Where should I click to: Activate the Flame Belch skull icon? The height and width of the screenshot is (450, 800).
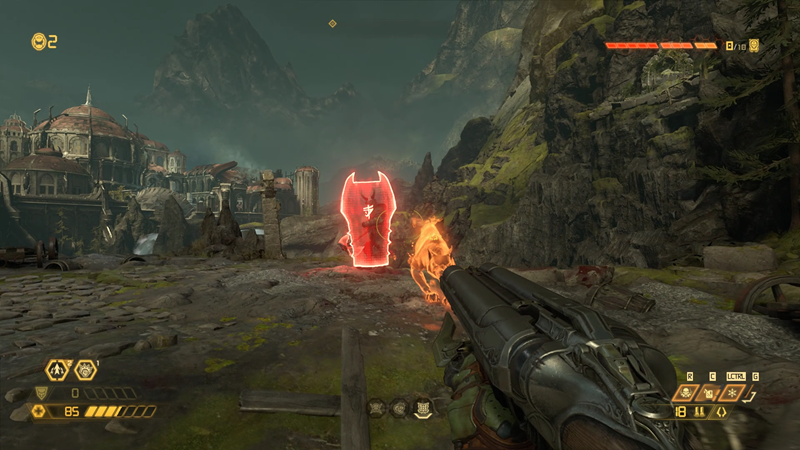click(686, 393)
